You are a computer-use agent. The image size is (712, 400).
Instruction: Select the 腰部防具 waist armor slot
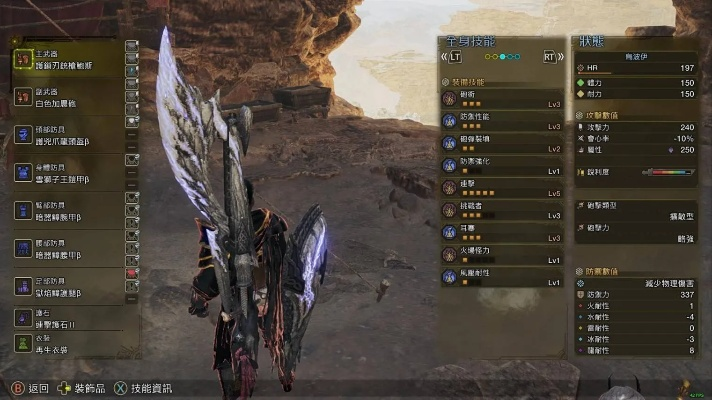pyautogui.click(x=65, y=248)
